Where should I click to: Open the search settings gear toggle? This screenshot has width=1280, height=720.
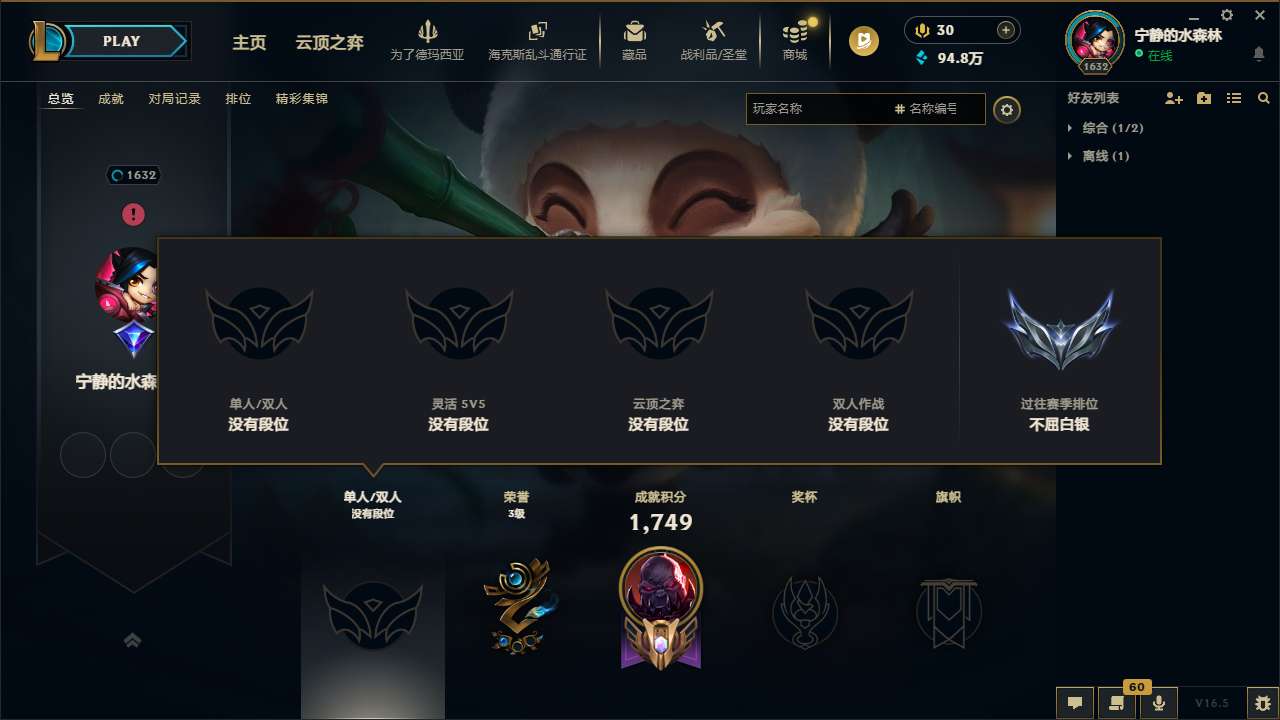[1007, 109]
